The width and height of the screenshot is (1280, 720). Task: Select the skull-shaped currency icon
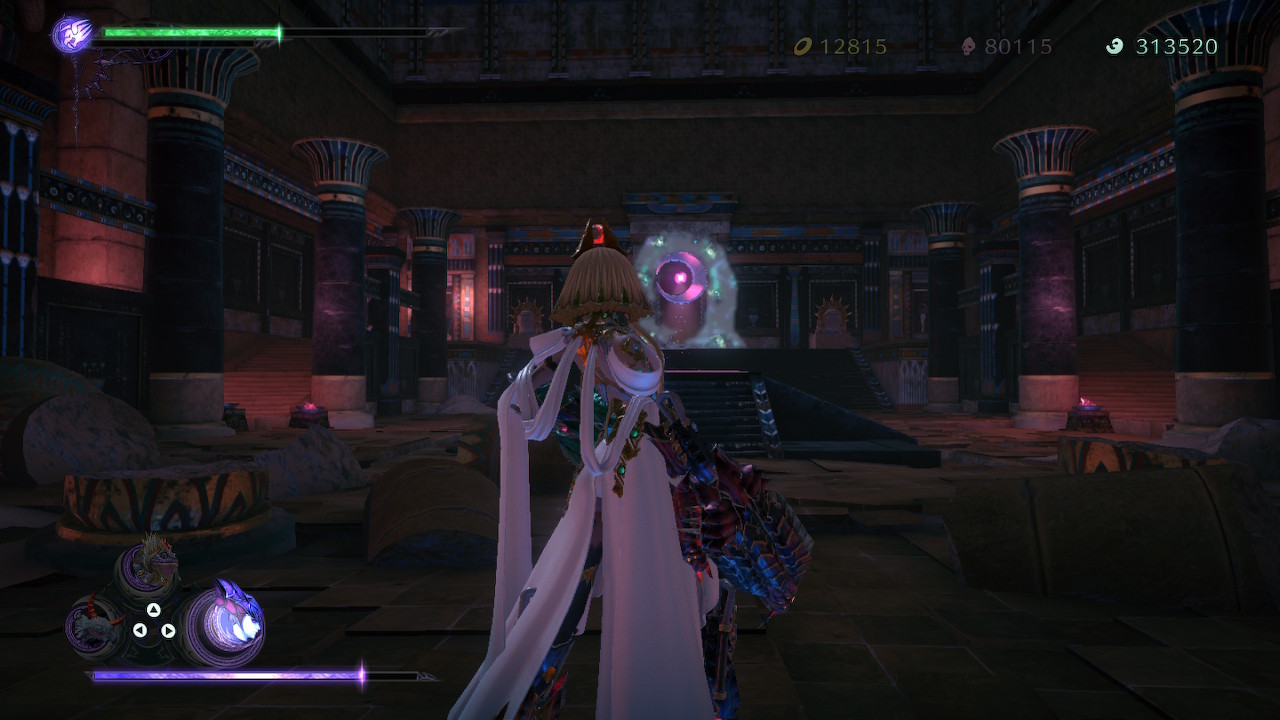pos(970,45)
